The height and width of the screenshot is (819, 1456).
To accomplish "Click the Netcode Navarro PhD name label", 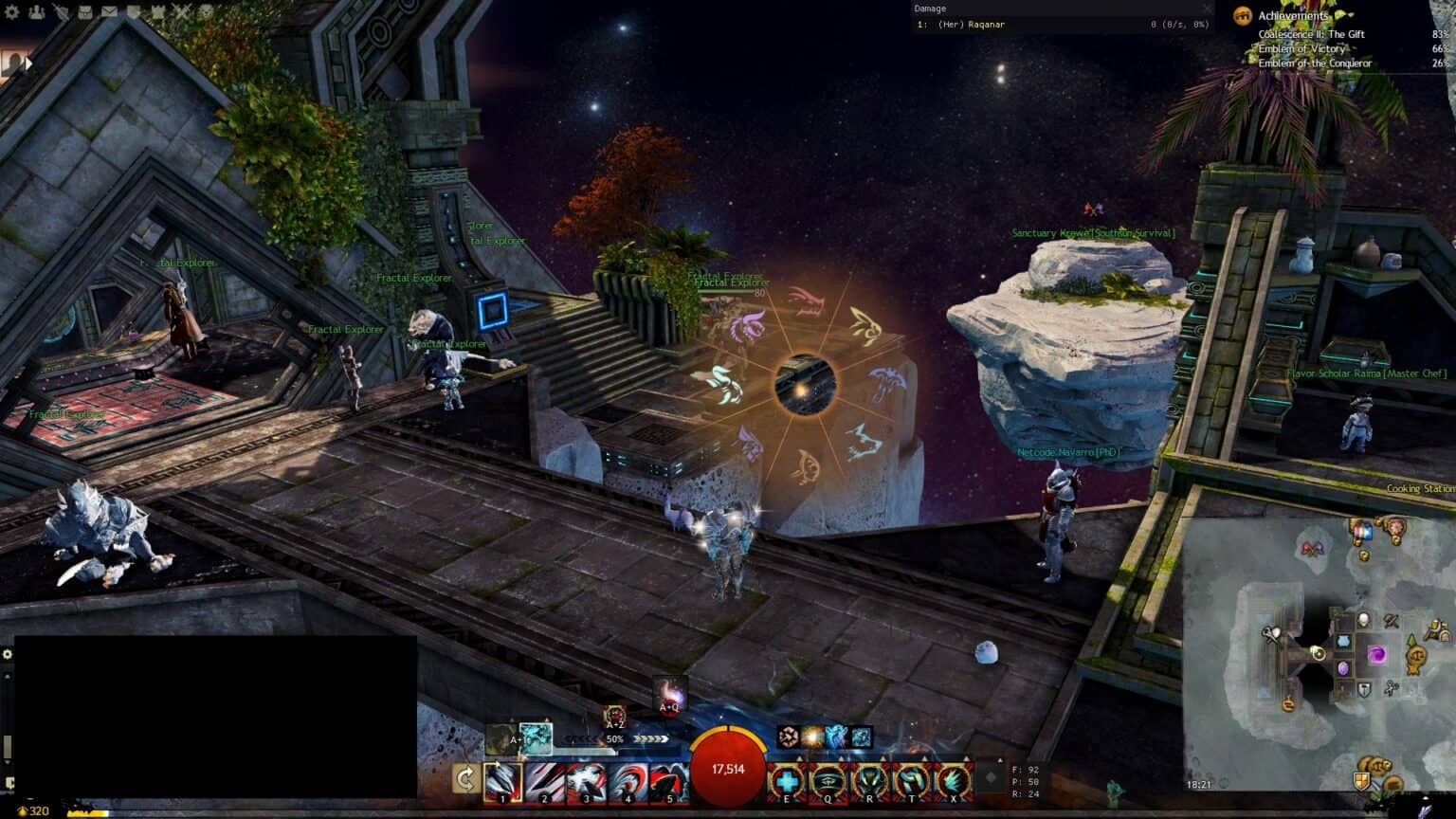I will point(1067,452).
